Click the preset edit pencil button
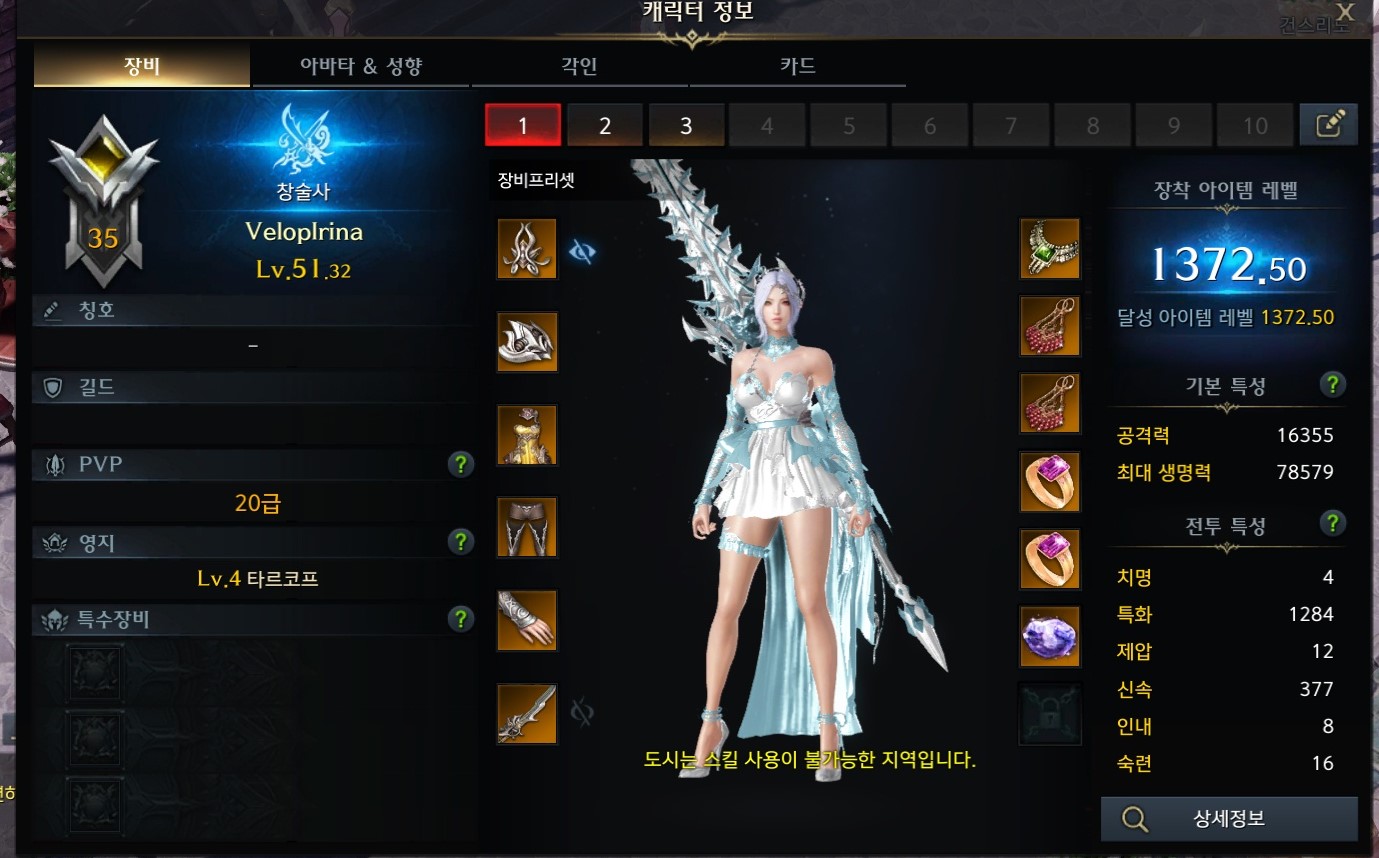1379x858 pixels. pos(1328,125)
